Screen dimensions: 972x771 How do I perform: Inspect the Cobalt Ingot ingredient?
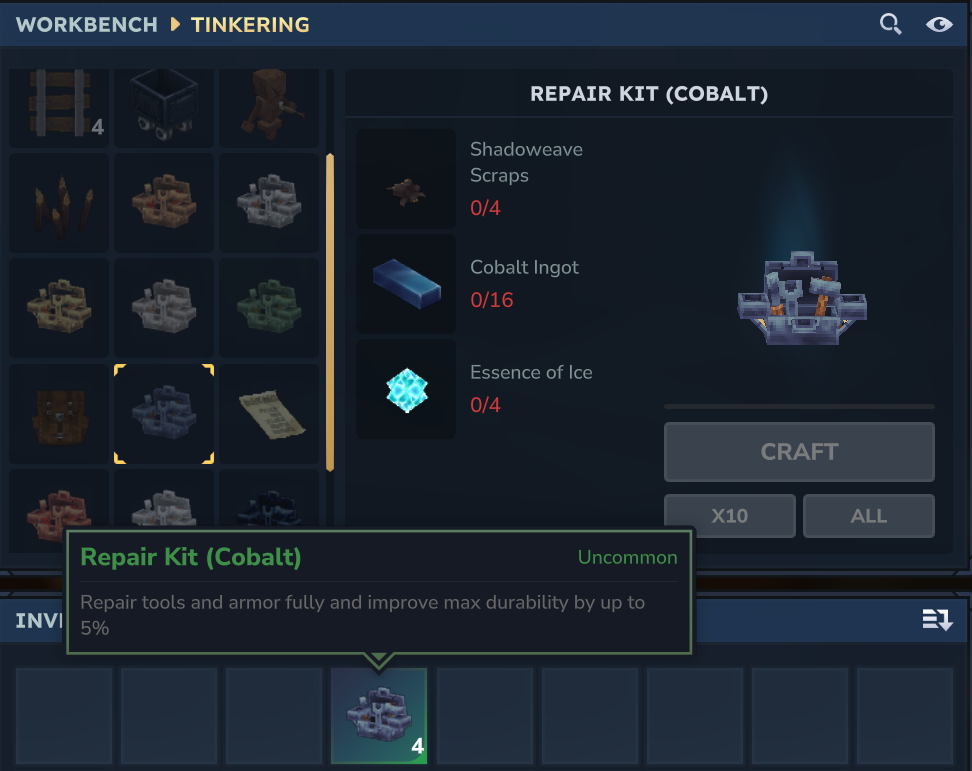pos(406,284)
